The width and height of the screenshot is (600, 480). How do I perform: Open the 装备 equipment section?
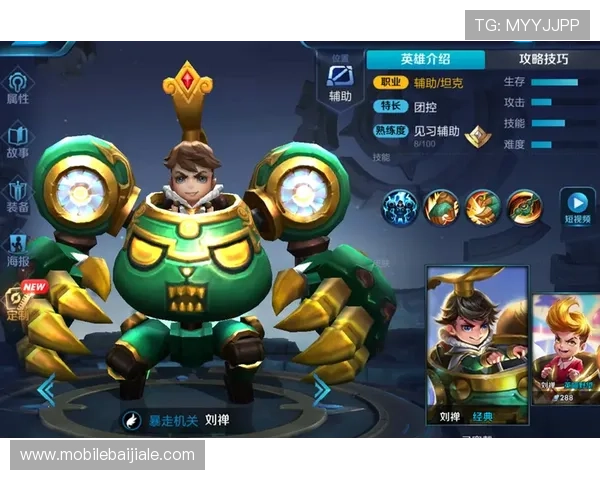click(x=18, y=196)
